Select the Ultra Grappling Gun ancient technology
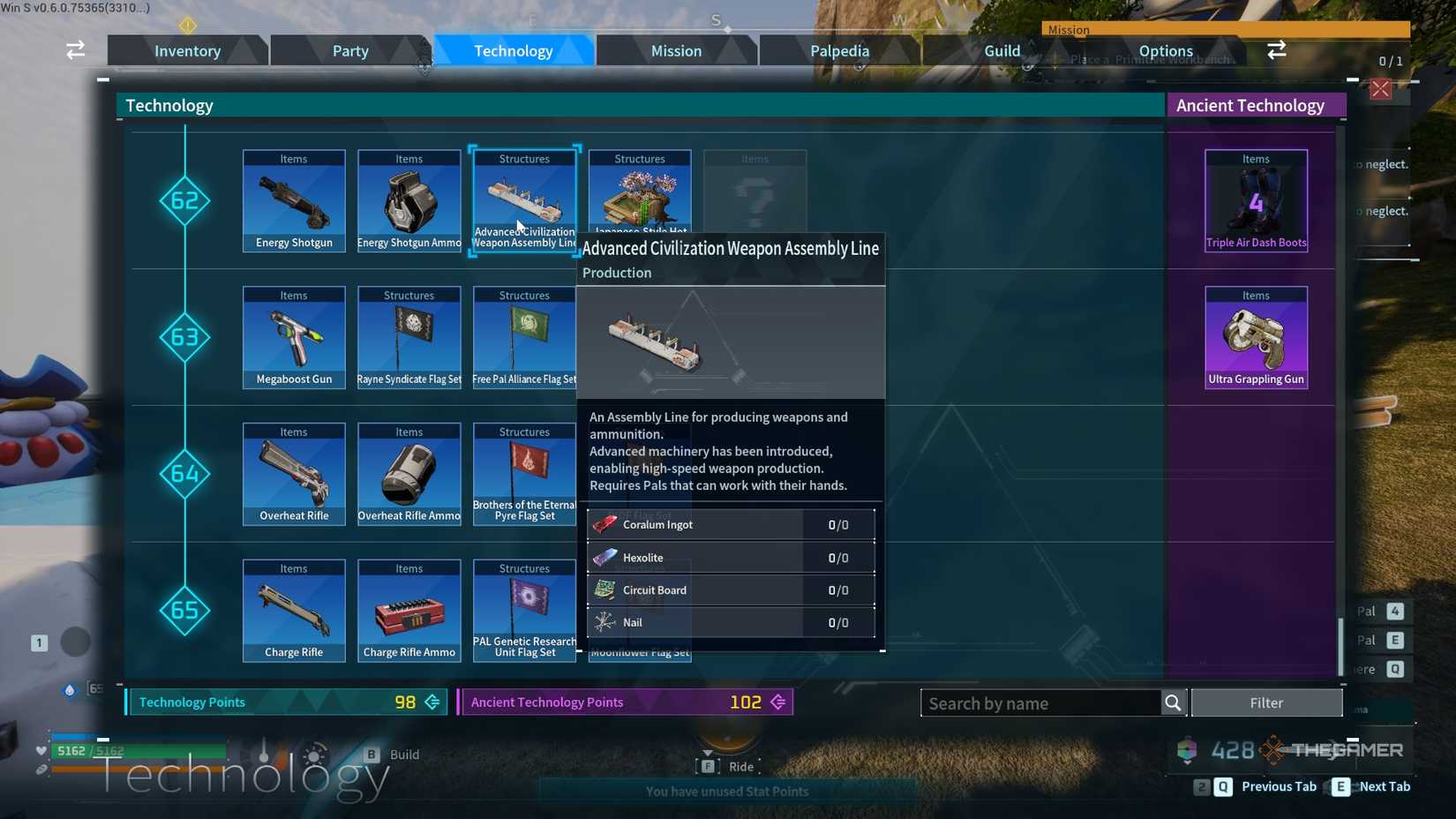Viewport: 1456px width, 819px height. [x=1255, y=335]
